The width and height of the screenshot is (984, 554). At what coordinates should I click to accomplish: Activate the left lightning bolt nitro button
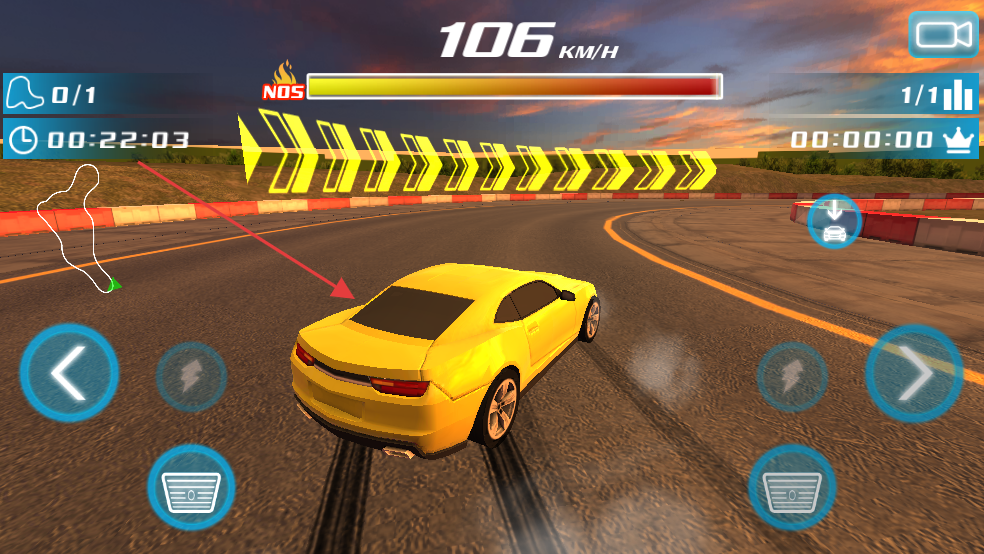(191, 377)
